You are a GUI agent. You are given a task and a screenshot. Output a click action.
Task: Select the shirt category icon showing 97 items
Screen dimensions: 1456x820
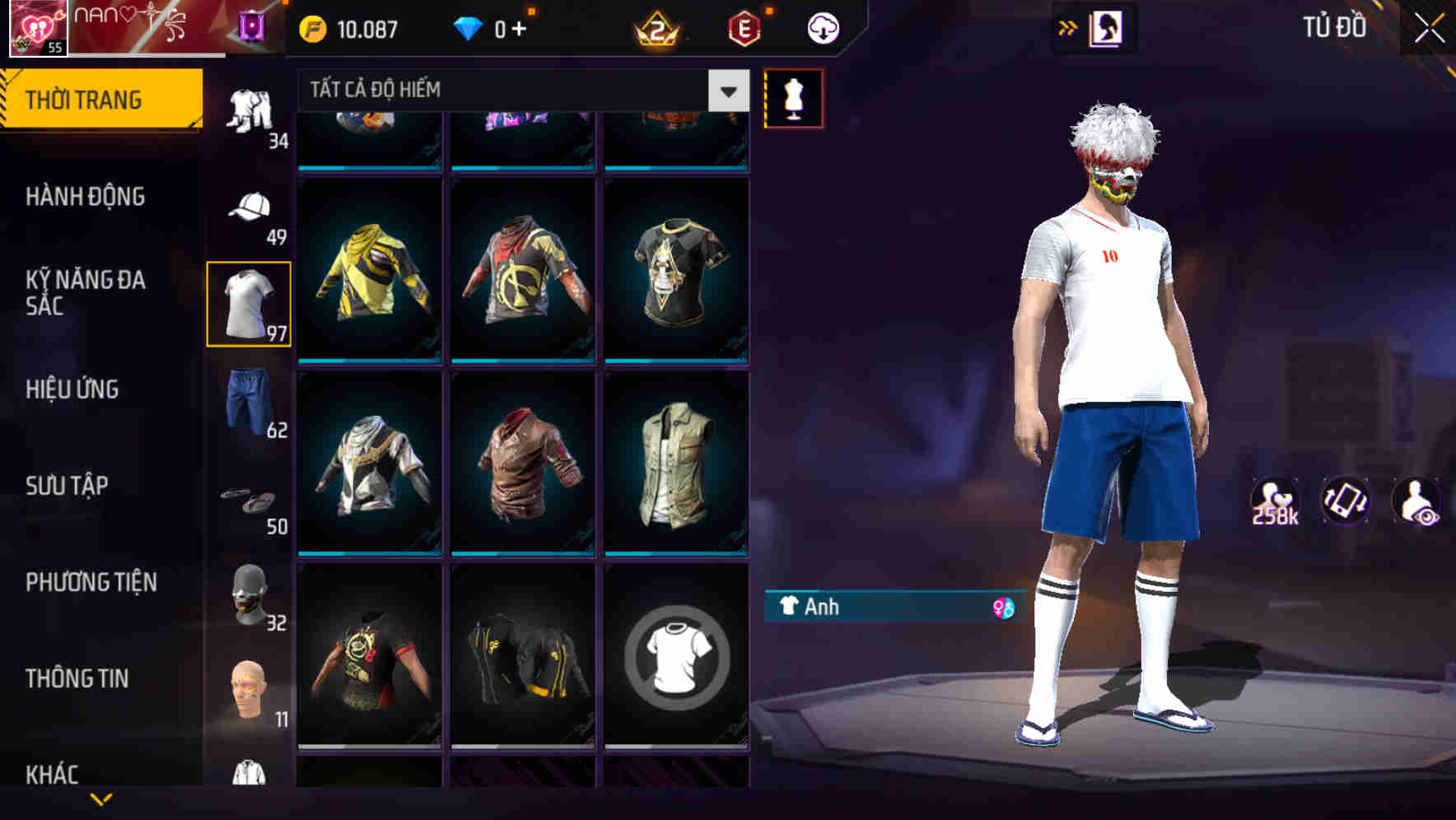click(x=249, y=302)
